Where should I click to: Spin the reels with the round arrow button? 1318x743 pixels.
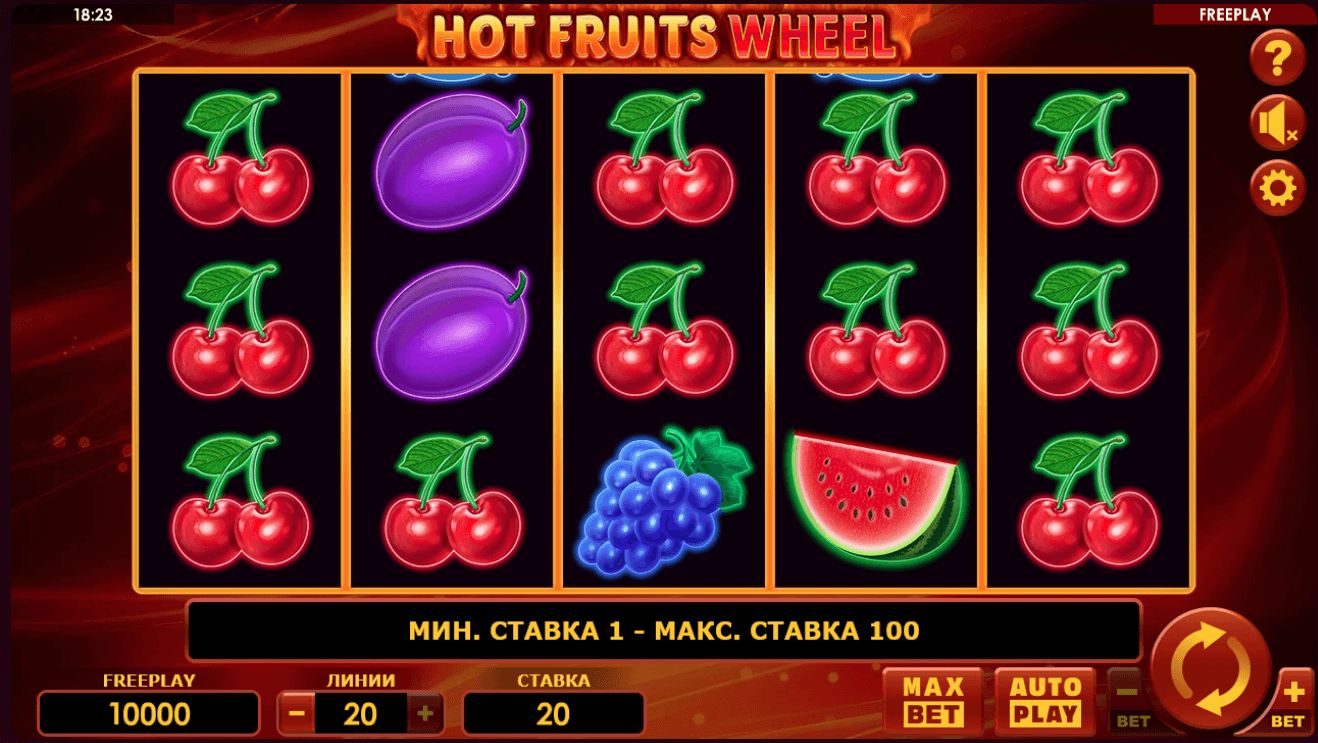click(1210, 663)
